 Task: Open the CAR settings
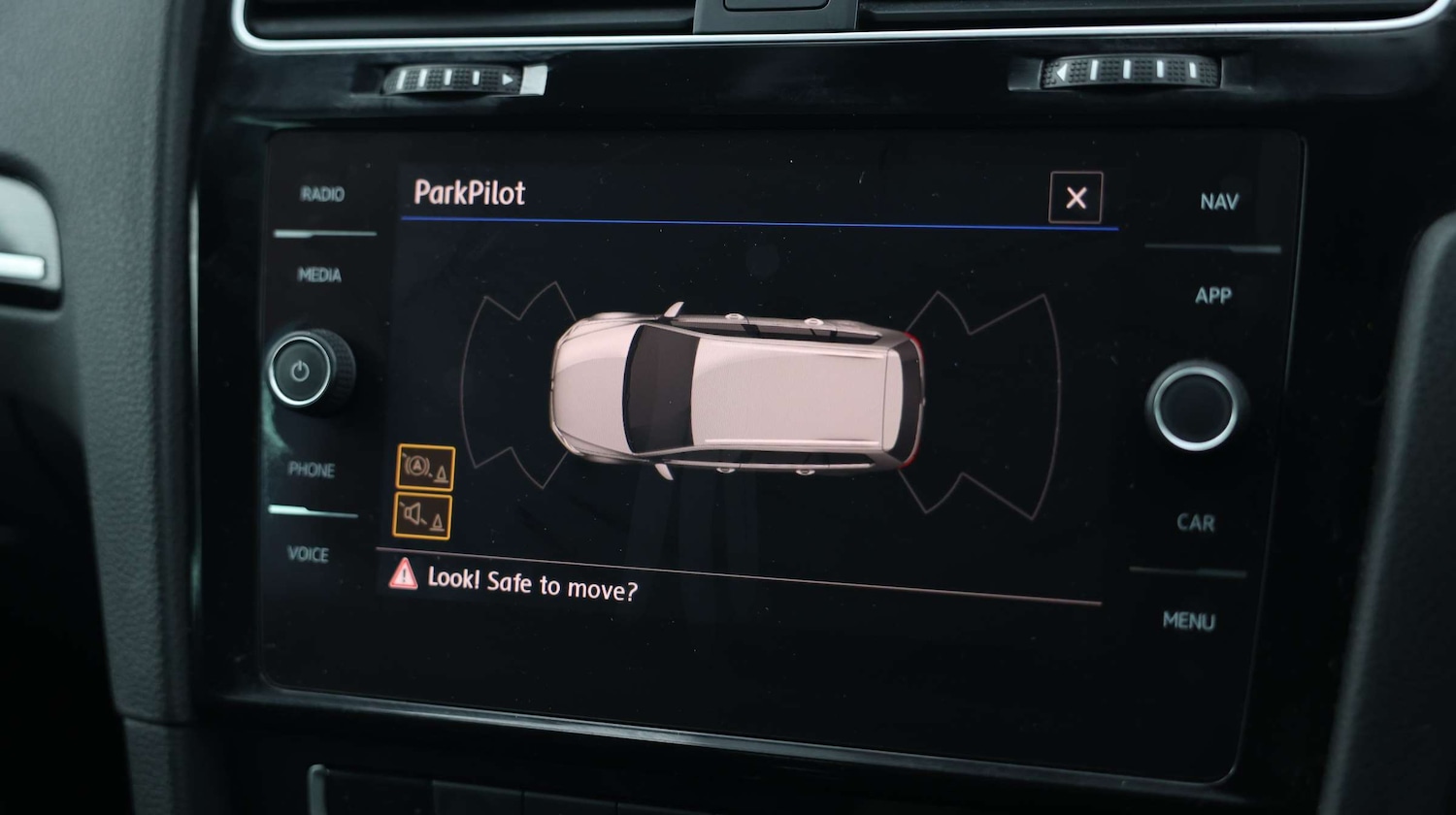[x=1196, y=523]
